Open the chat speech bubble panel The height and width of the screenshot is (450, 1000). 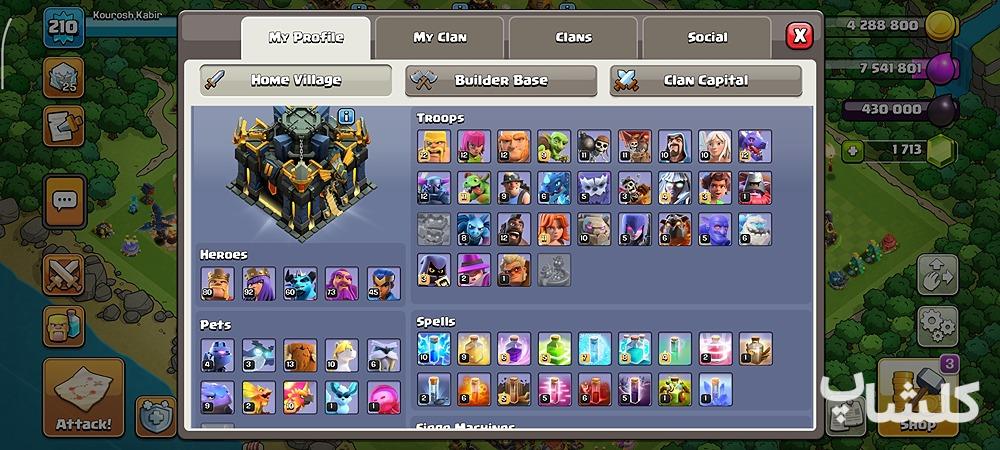click(x=64, y=200)
